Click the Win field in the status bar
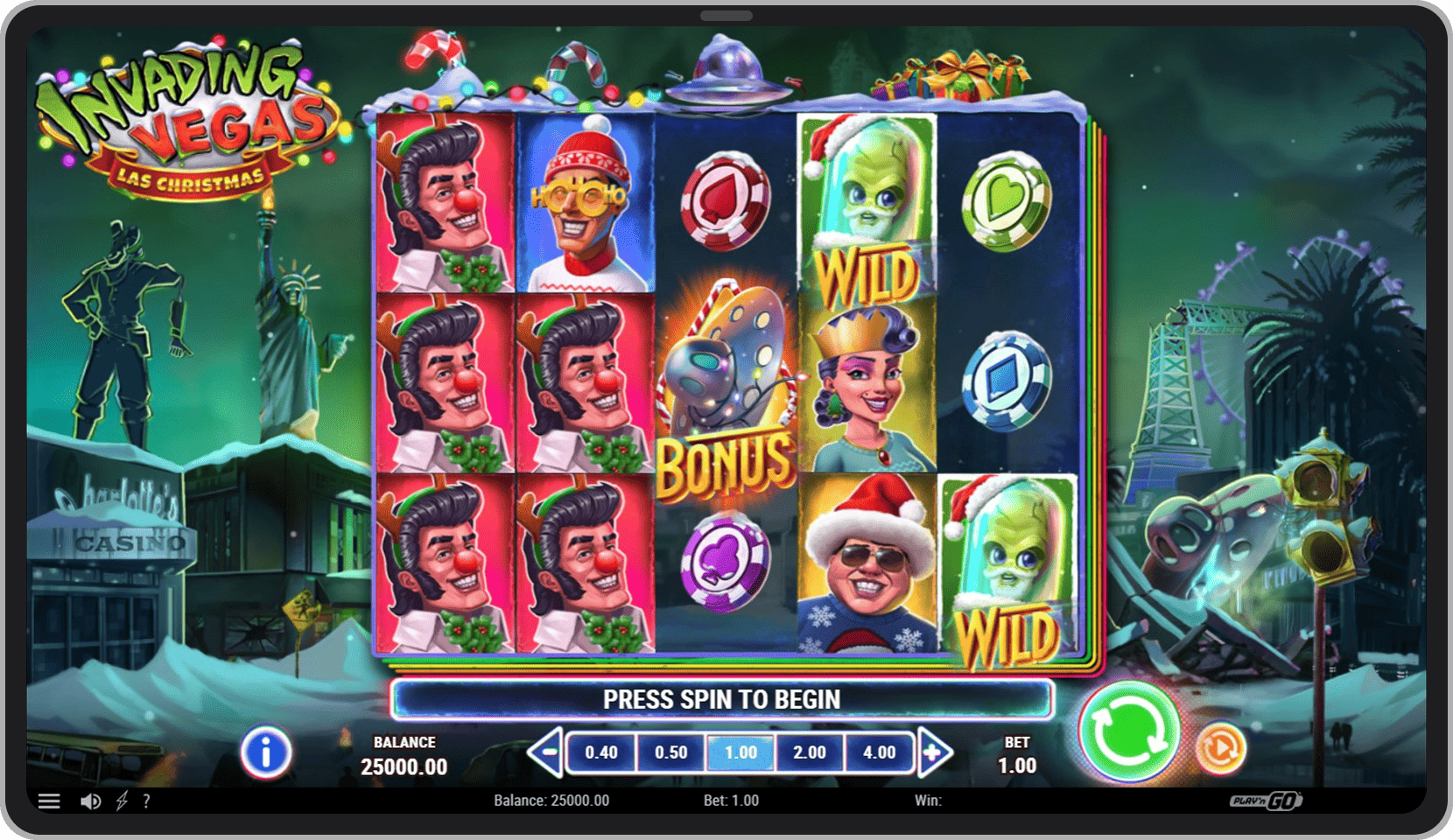The height and width of the screenshot is (840, 1453). click(x=926, y=800)
